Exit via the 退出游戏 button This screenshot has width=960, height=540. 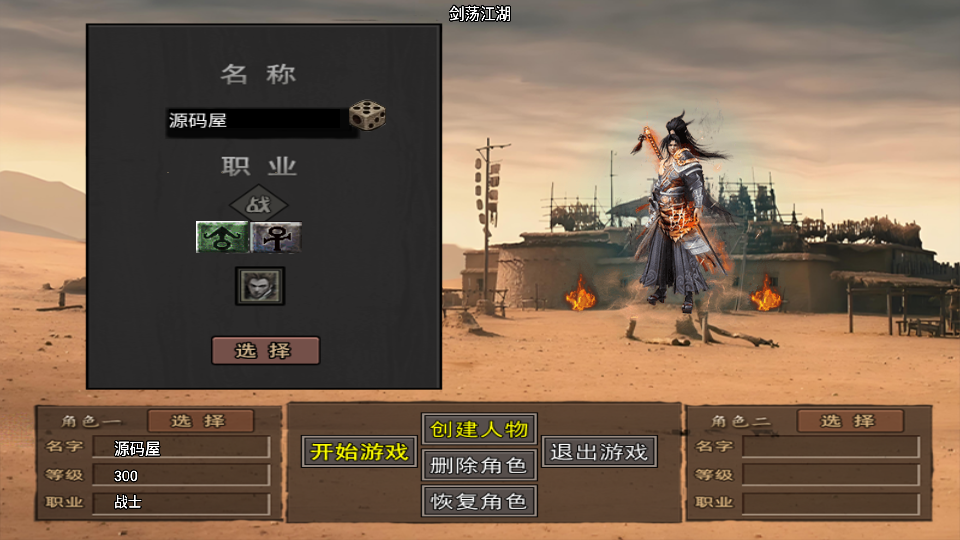click(x=599, y=452)
